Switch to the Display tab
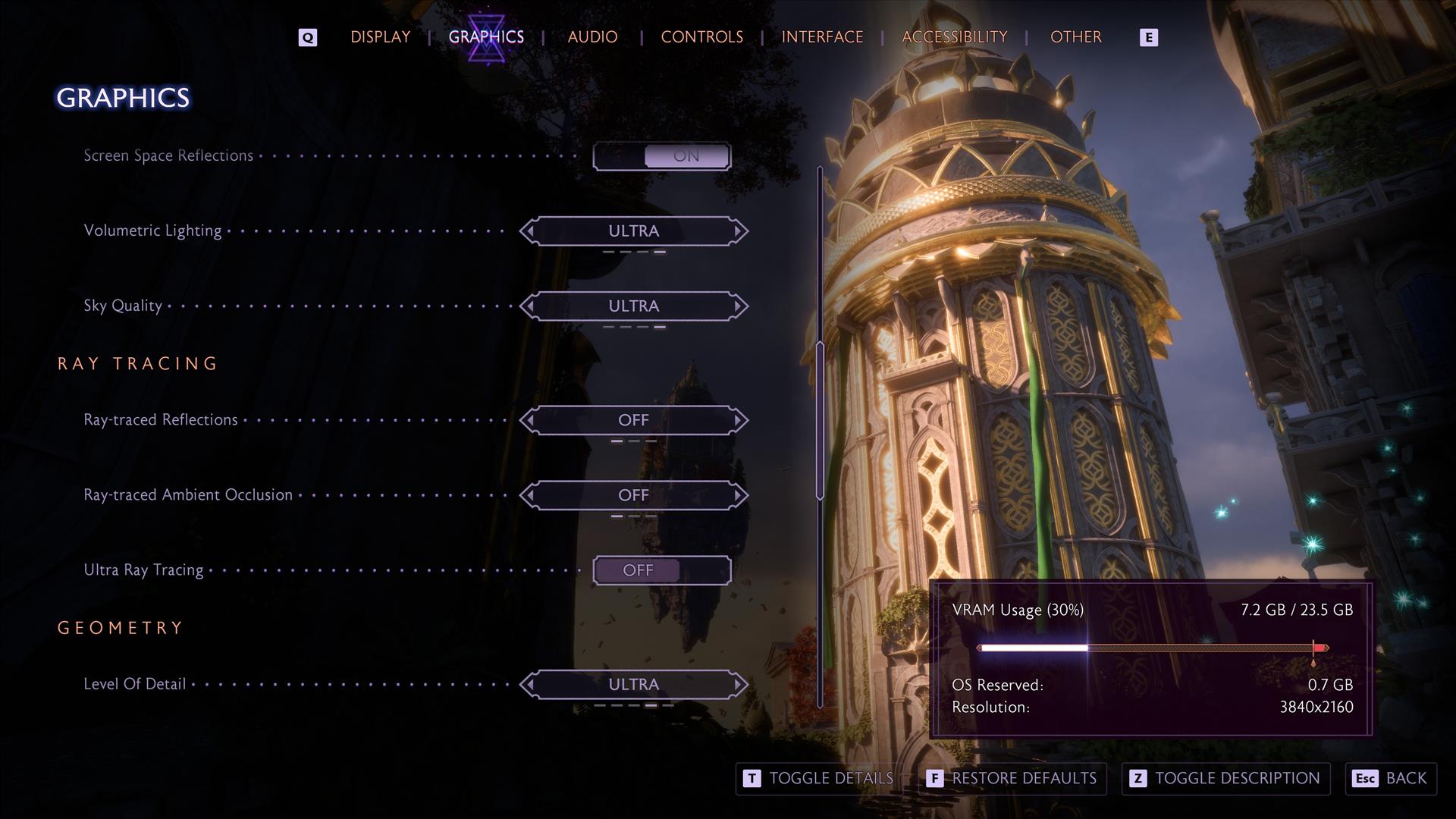The height and width of the screenshot is (819, 1456). pyautogui.click(x=380, y=37)
